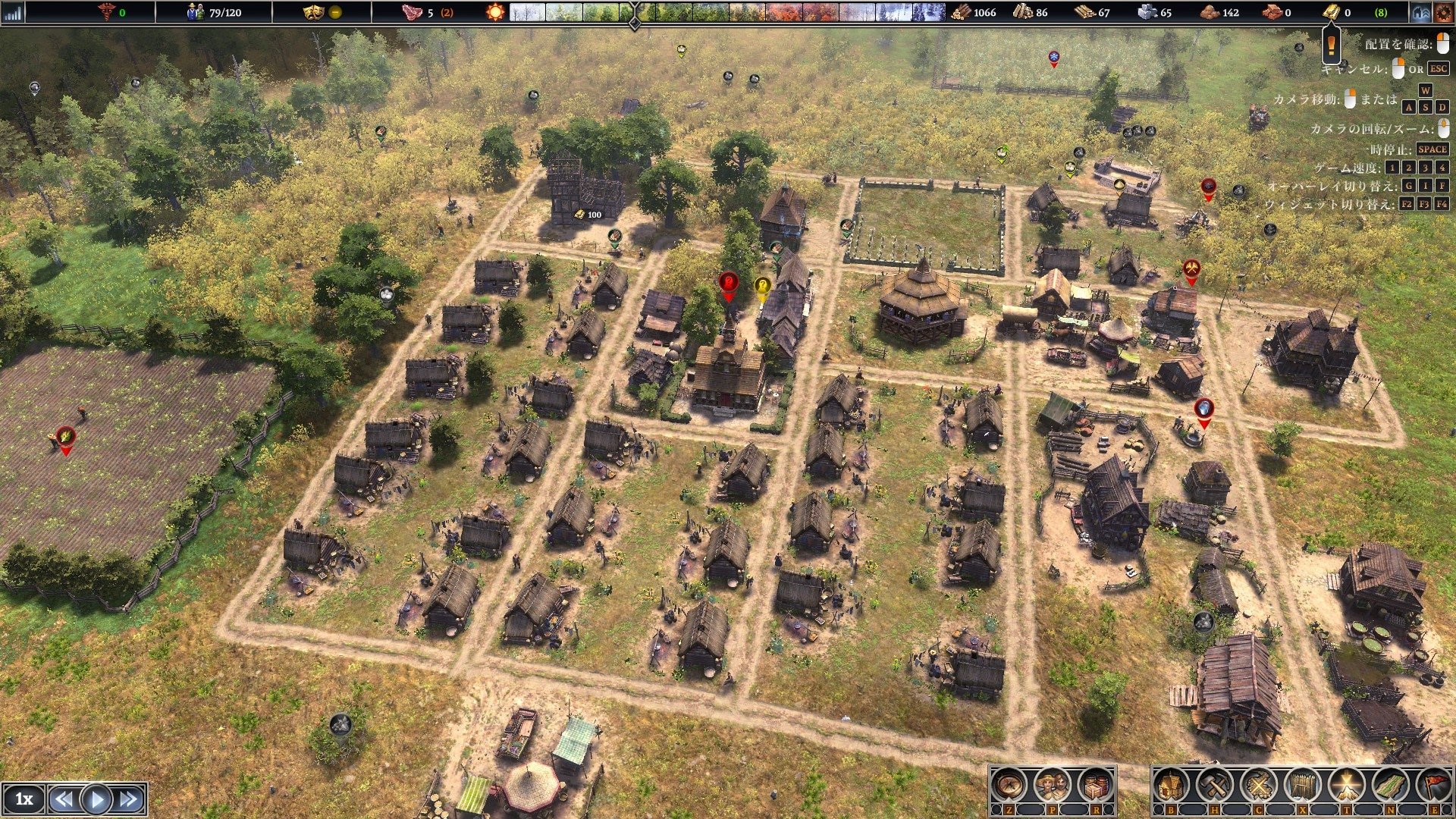Viewport: 1456px width, 819px height.
Task: Click the red flag icon
Action: 1434,786
